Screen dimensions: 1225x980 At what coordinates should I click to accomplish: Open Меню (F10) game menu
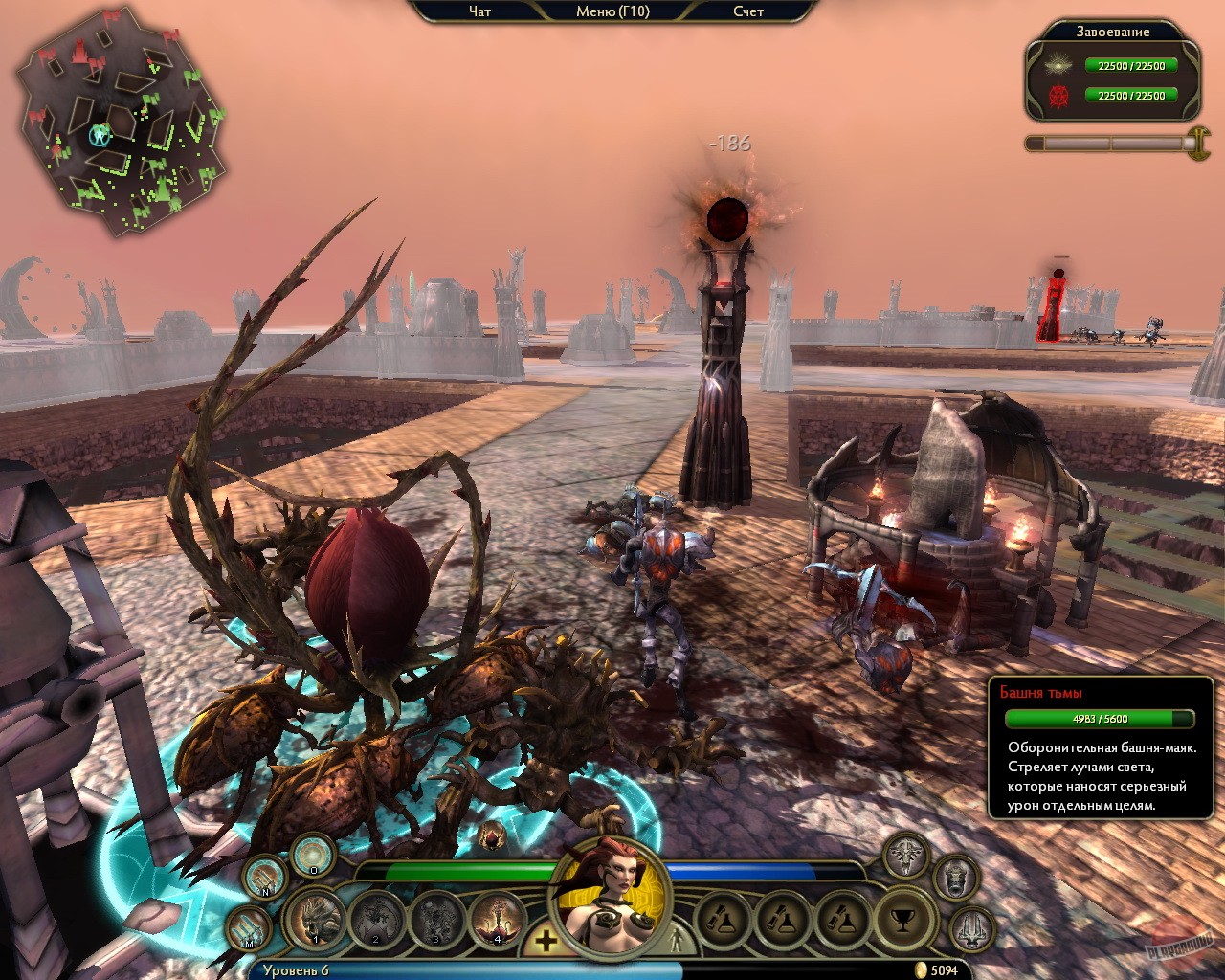pyautogui.click(x=612, y=11)
